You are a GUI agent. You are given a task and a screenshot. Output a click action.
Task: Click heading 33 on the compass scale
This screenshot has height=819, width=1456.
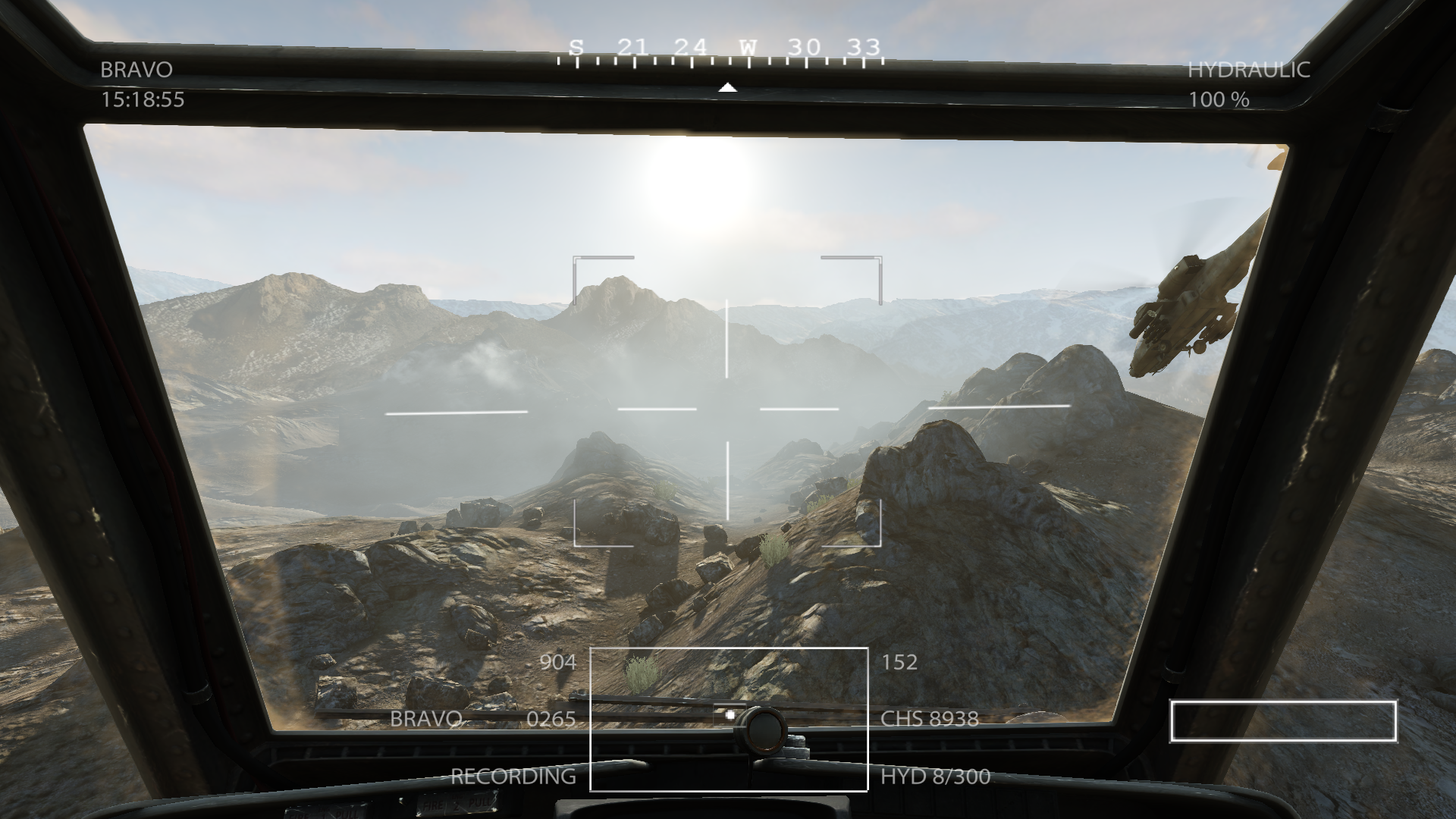tap(865, 47)
